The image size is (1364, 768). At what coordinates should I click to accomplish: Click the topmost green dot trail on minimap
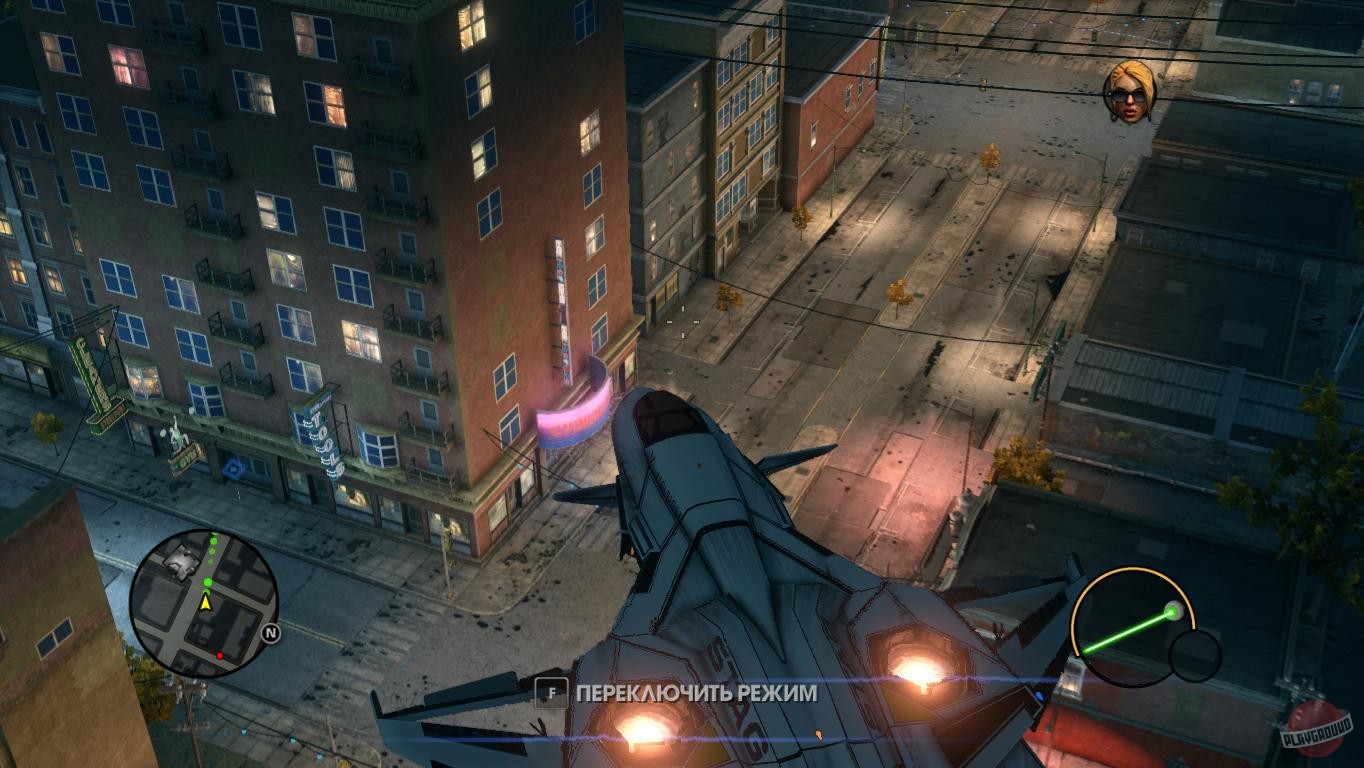[214, 533]
